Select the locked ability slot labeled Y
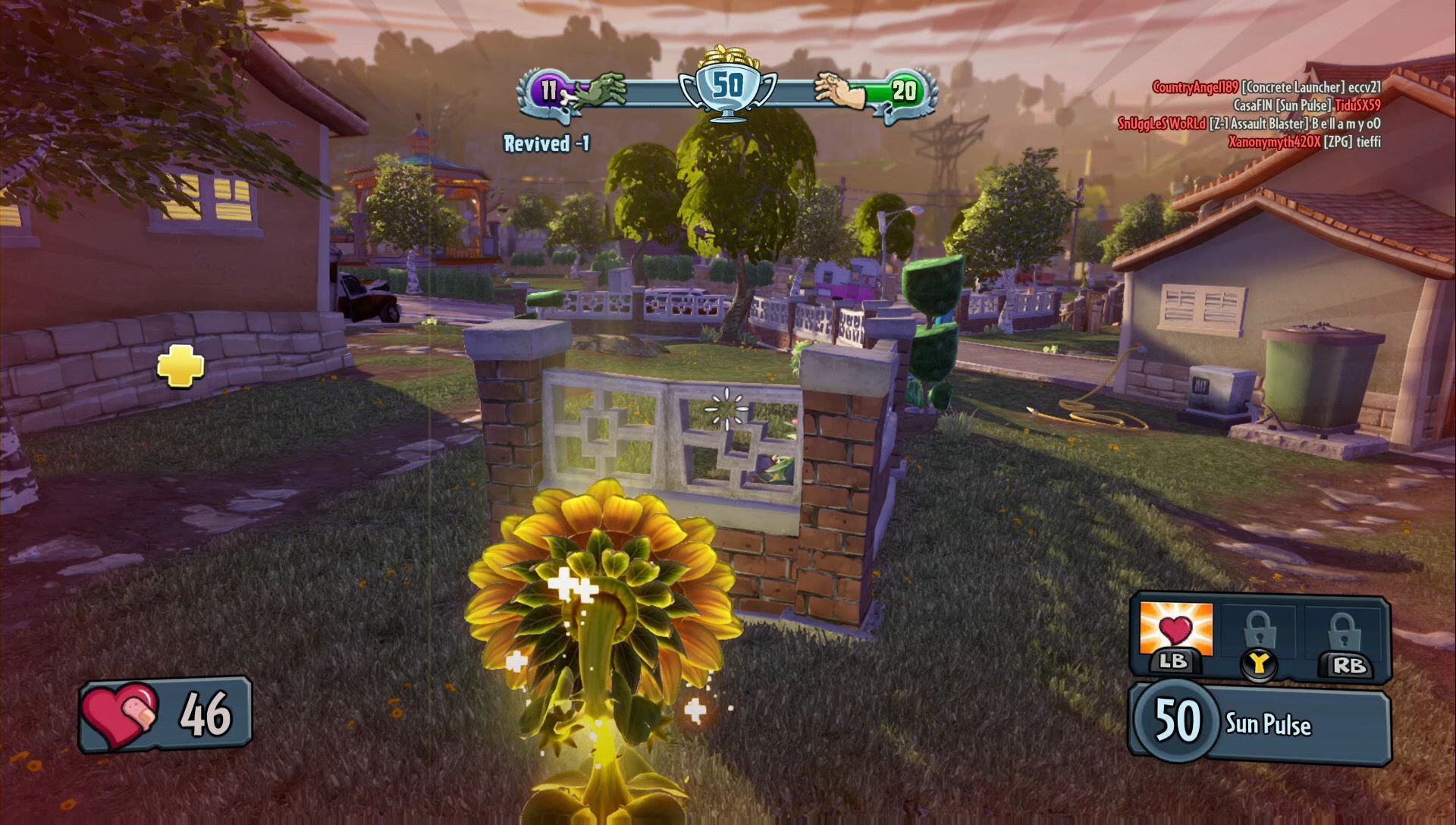The width and height of the screenshot is (1456, 825). pos(1259,635)
